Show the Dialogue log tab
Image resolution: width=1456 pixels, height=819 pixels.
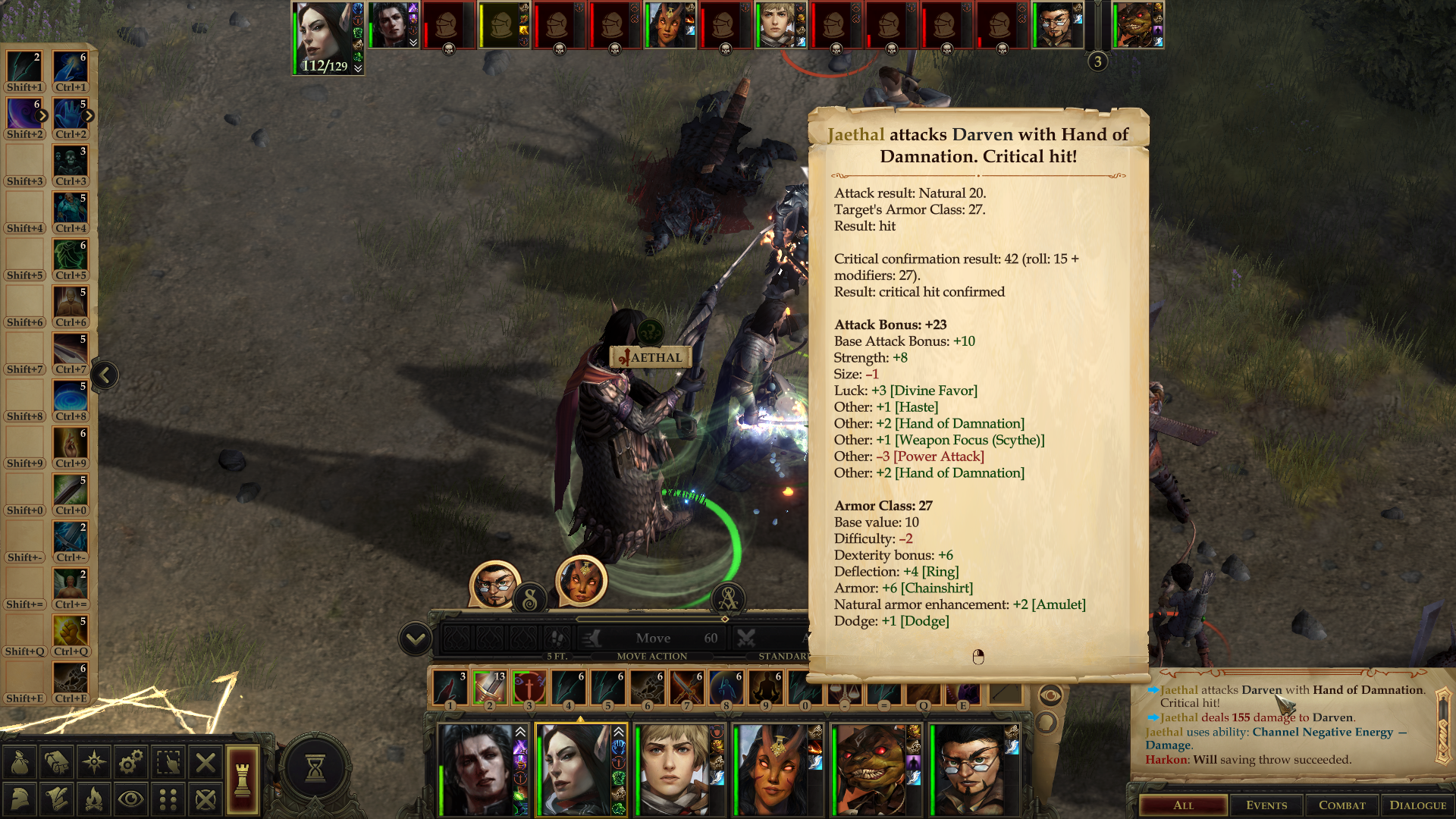pos(1417,805)
